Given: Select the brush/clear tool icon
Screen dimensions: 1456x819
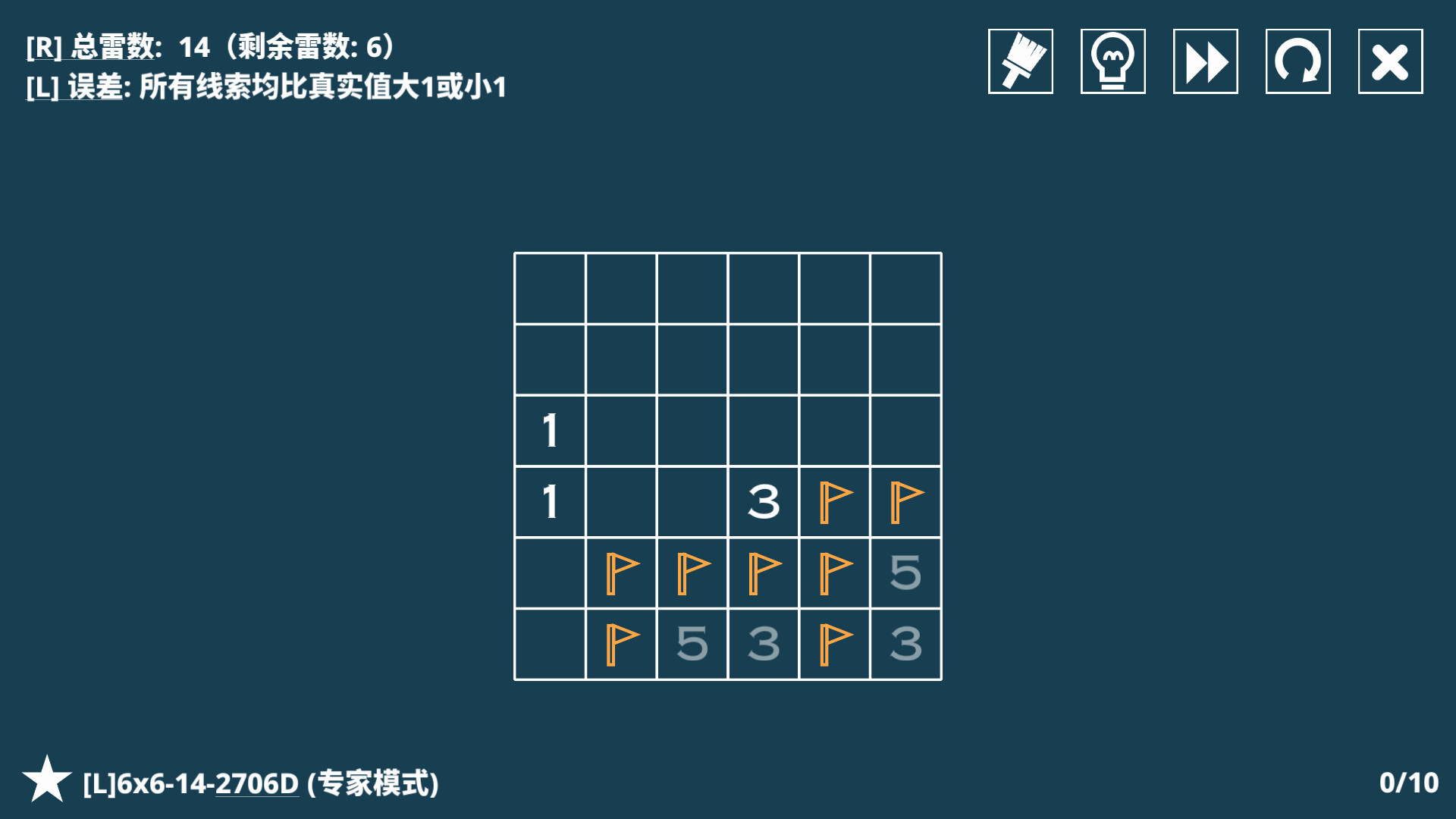Looking at the screenshot, I should [1020, 61].
